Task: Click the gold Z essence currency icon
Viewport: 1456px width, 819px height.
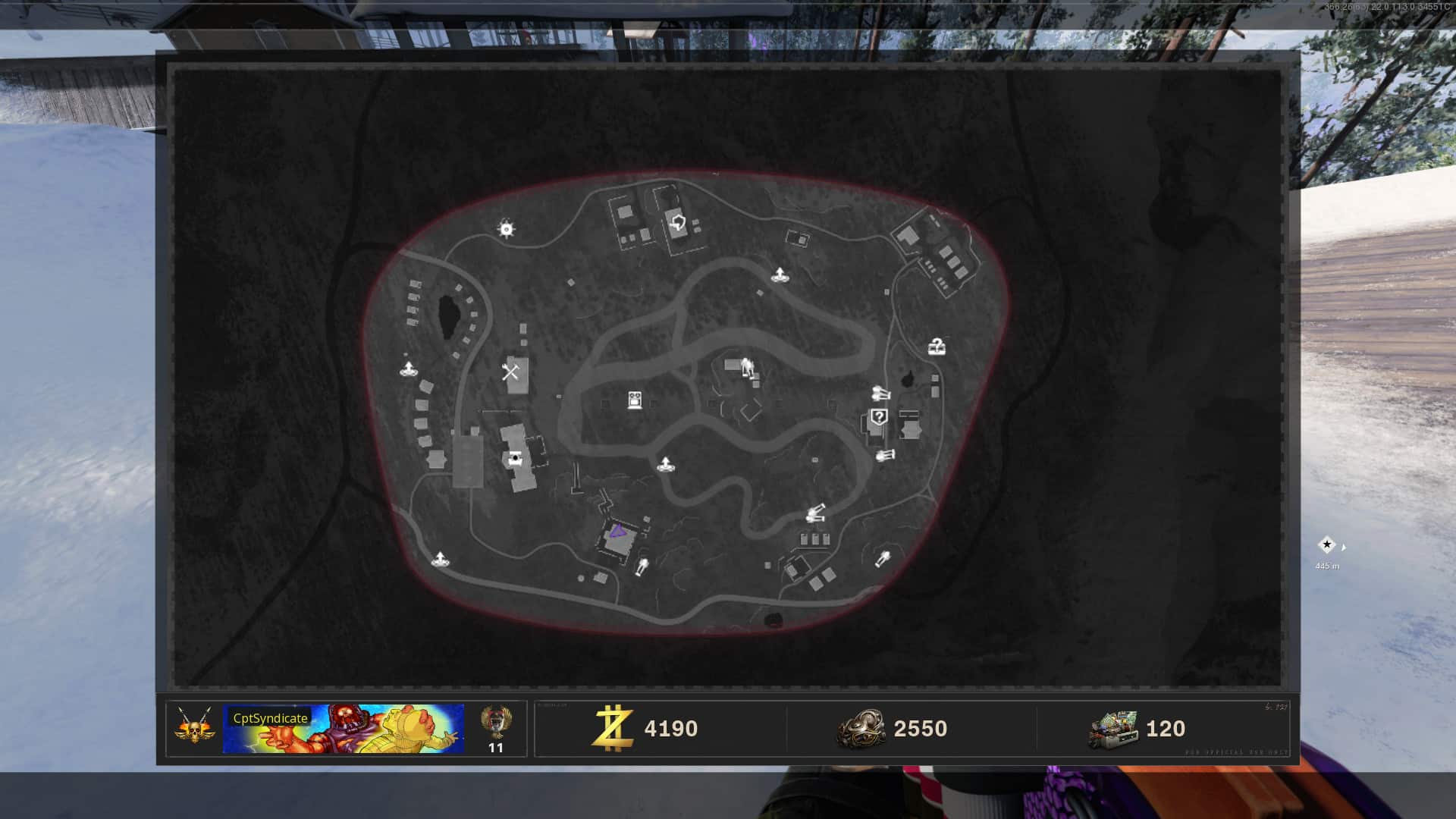Action: (613, 728)
